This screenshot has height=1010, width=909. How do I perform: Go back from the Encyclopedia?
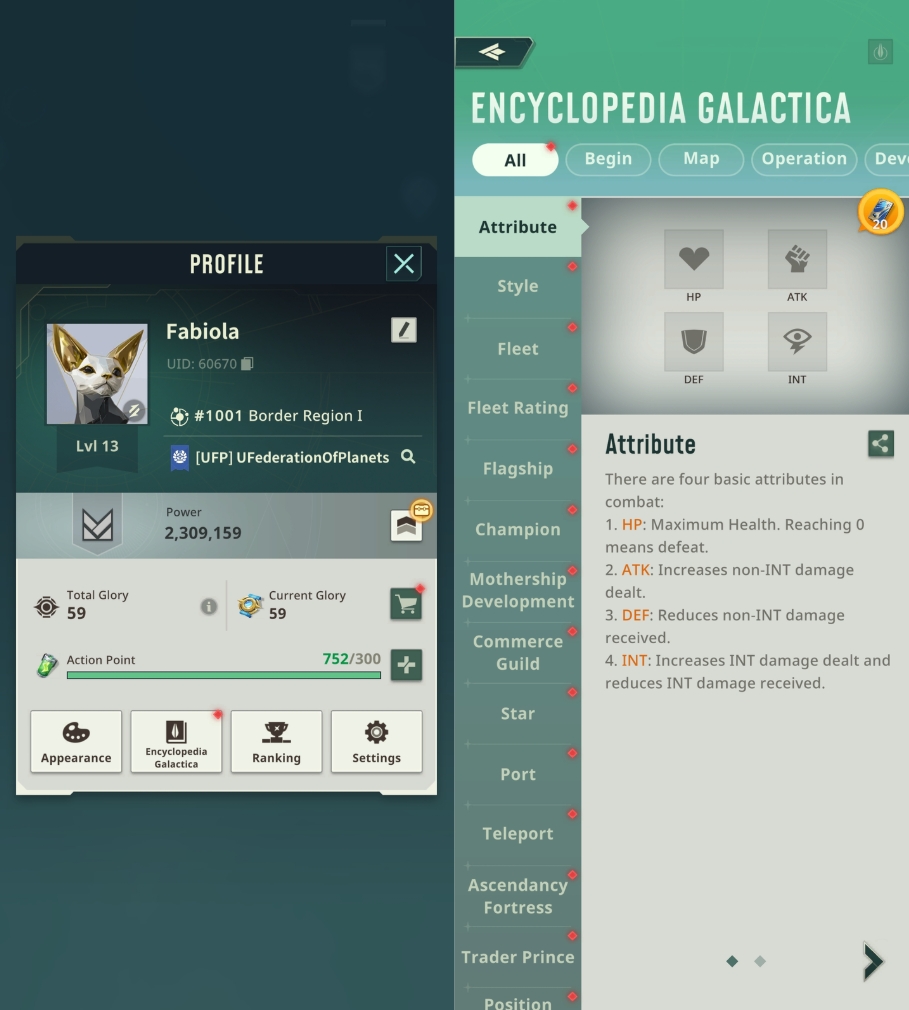493,52
